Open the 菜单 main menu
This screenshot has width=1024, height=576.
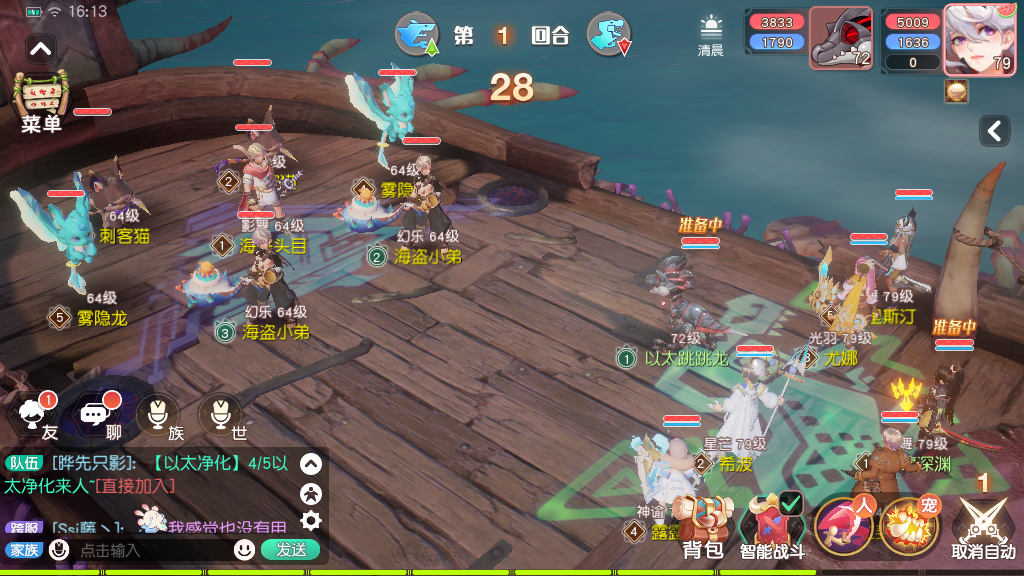(x=42, y=102)
